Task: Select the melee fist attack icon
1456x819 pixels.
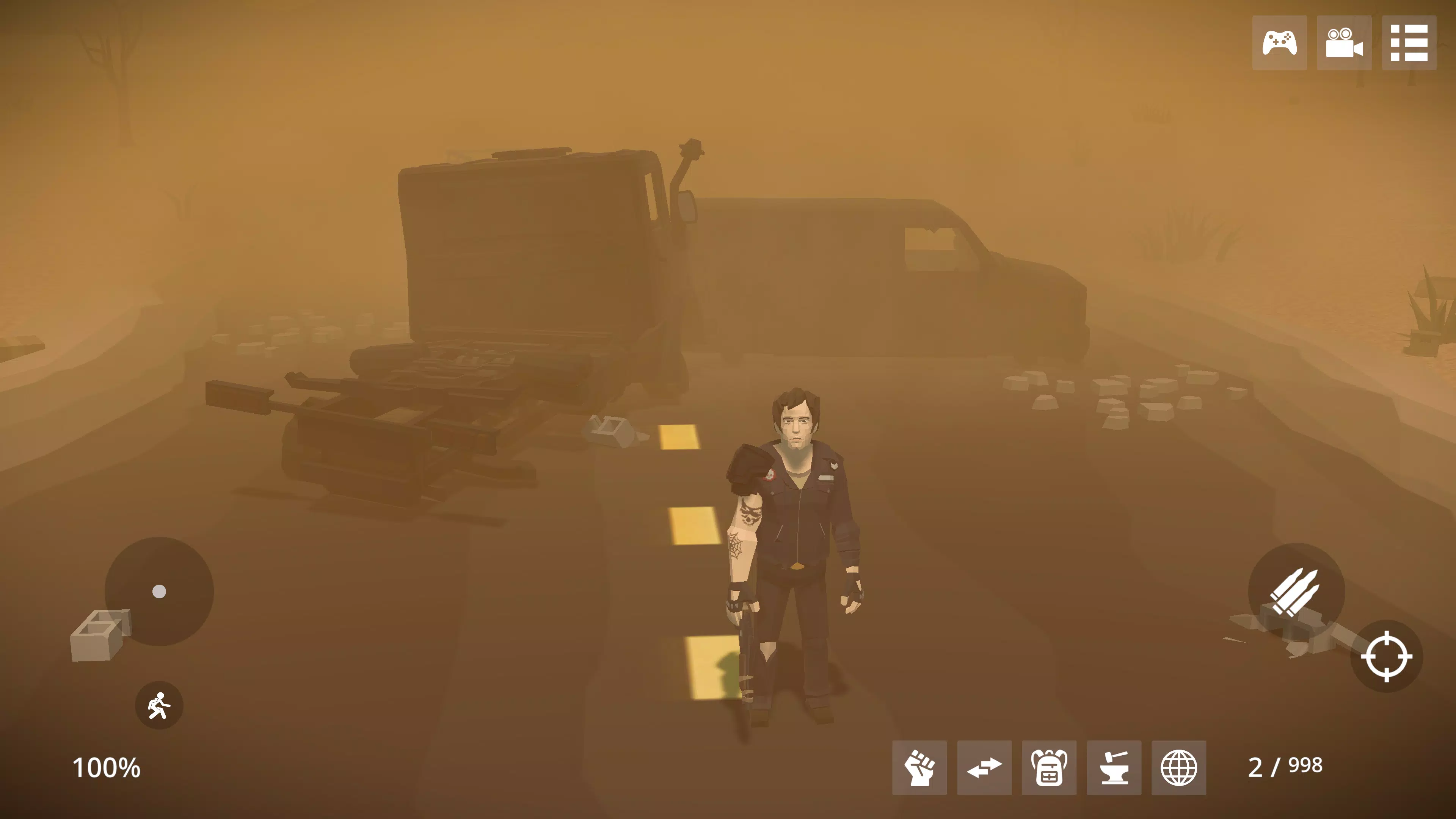Action: pos(920,767)
